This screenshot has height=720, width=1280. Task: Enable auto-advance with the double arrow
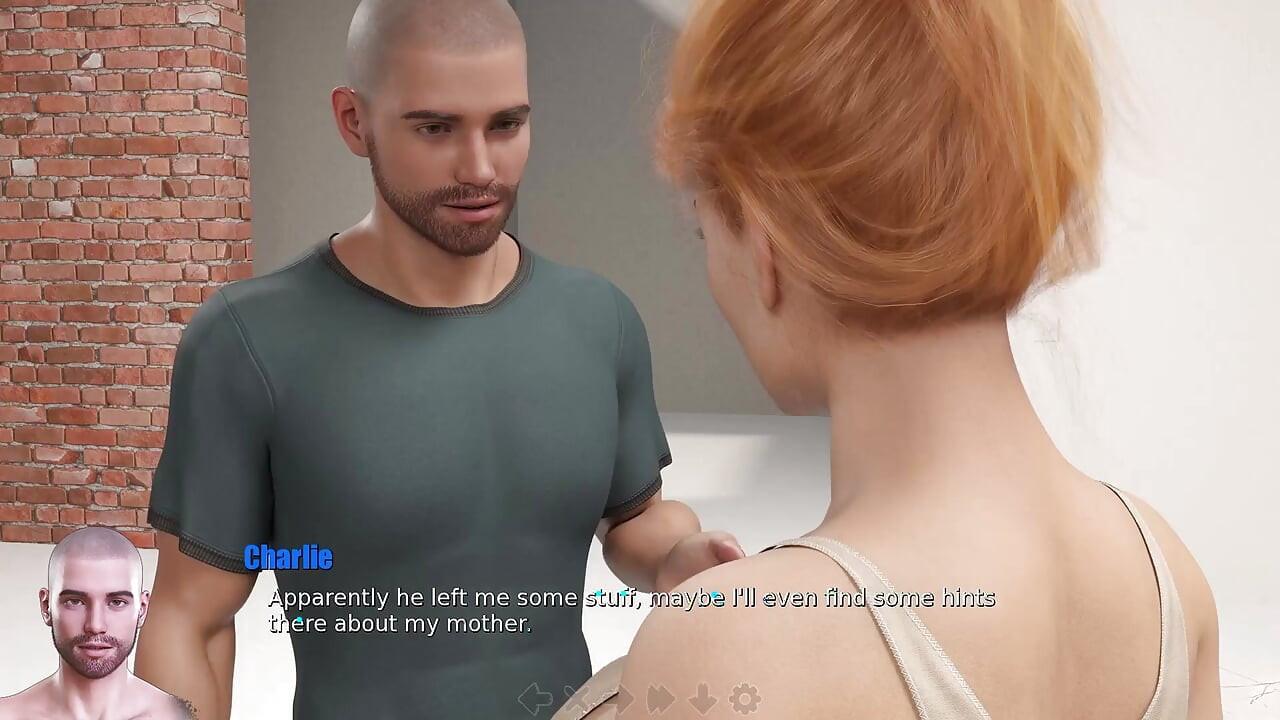(659, 698)
